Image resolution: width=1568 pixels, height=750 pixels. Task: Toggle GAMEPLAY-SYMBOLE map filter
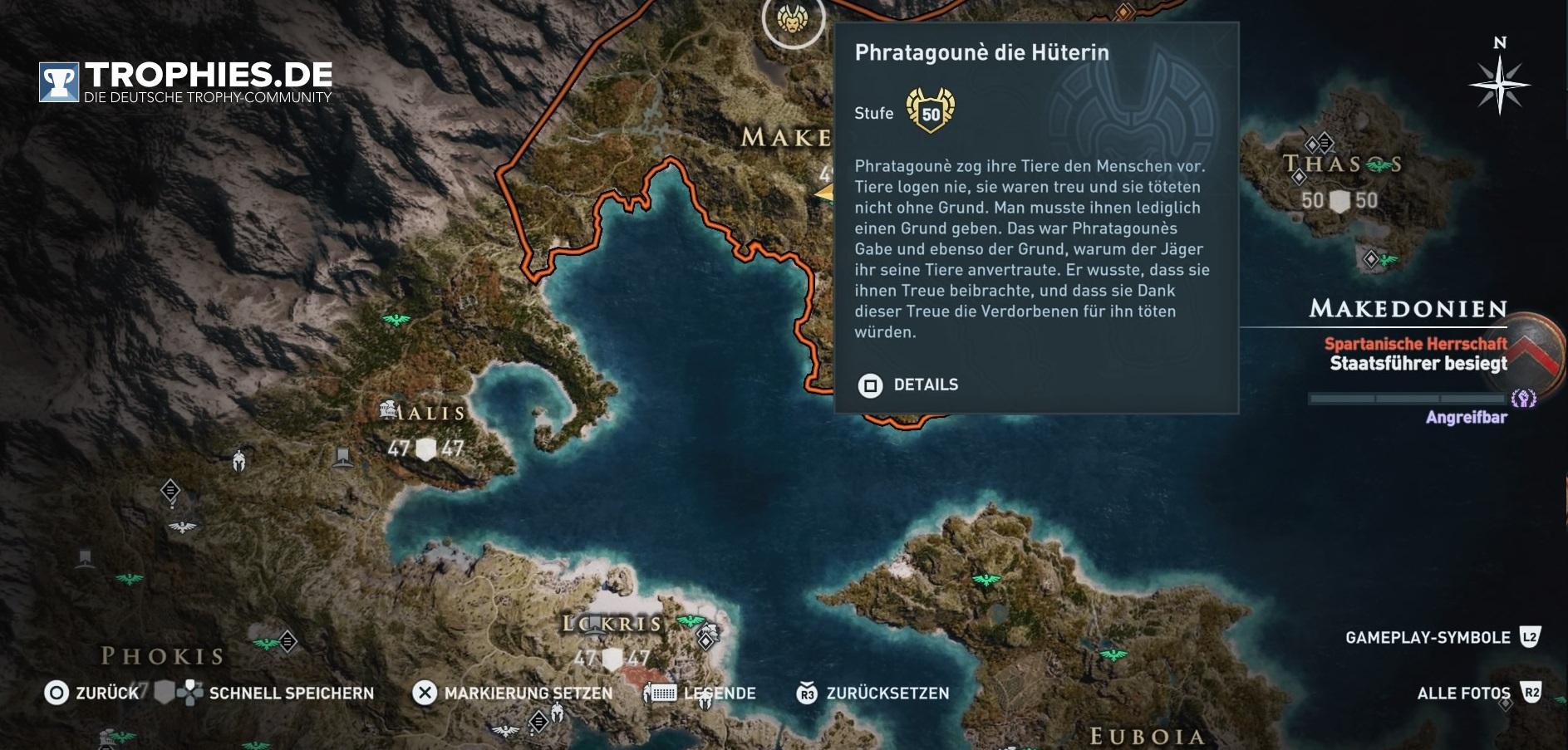tap(1442, 637)
